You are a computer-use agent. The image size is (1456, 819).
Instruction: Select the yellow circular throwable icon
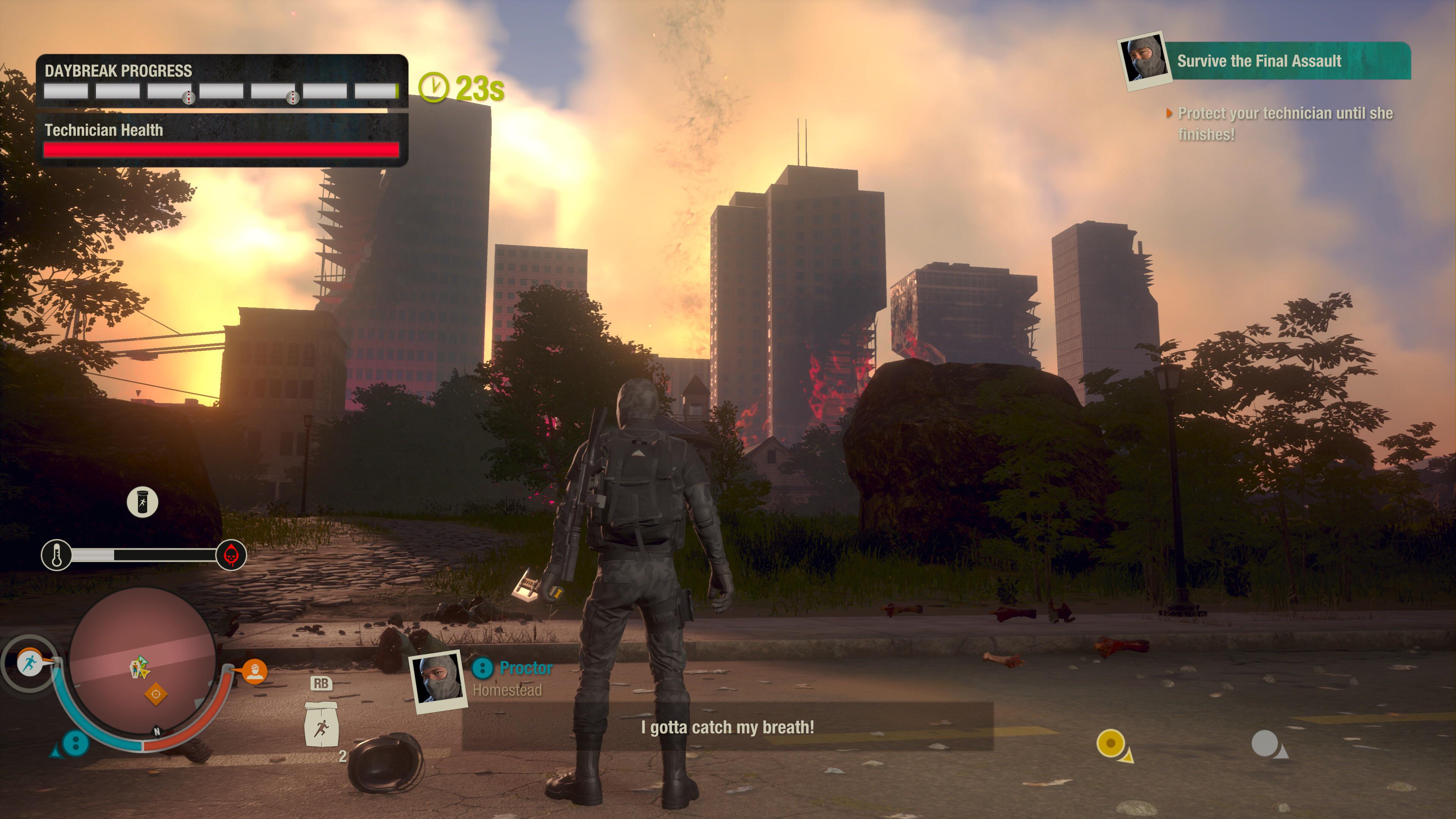pos(1111,743)
